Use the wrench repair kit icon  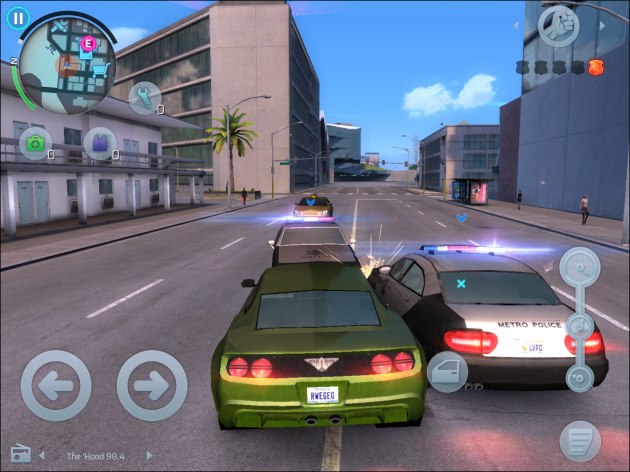145,97
